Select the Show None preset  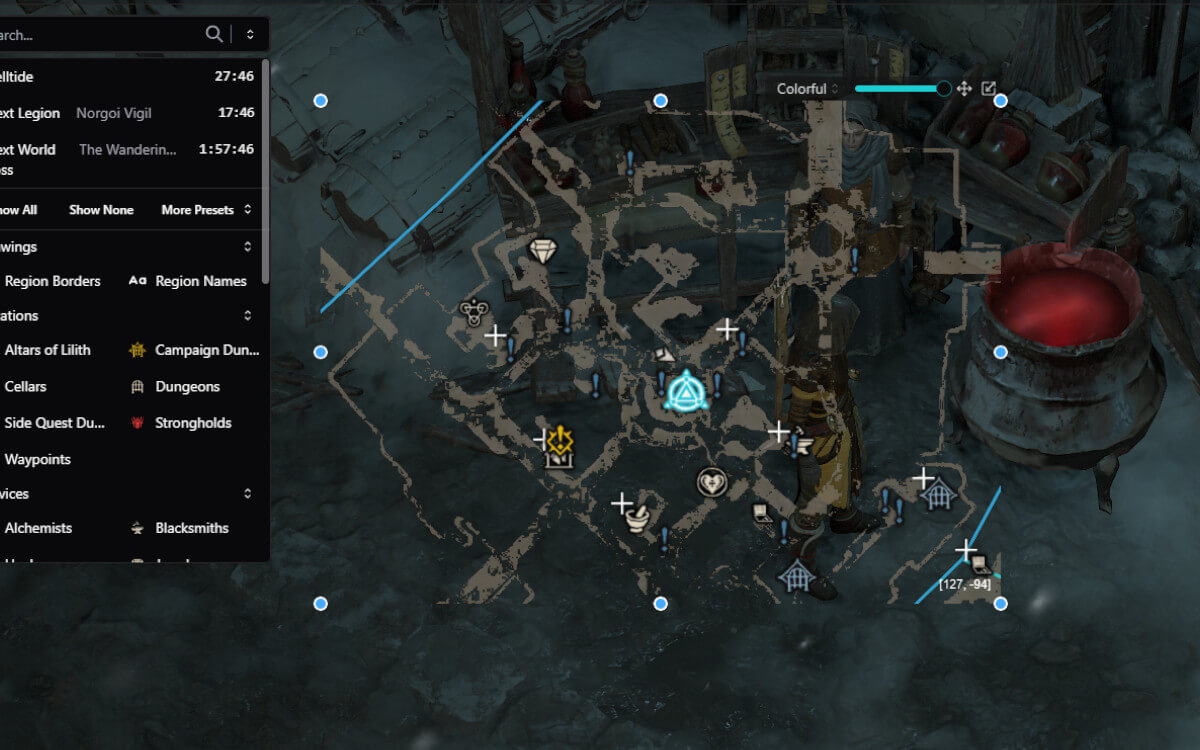point(101,210)
